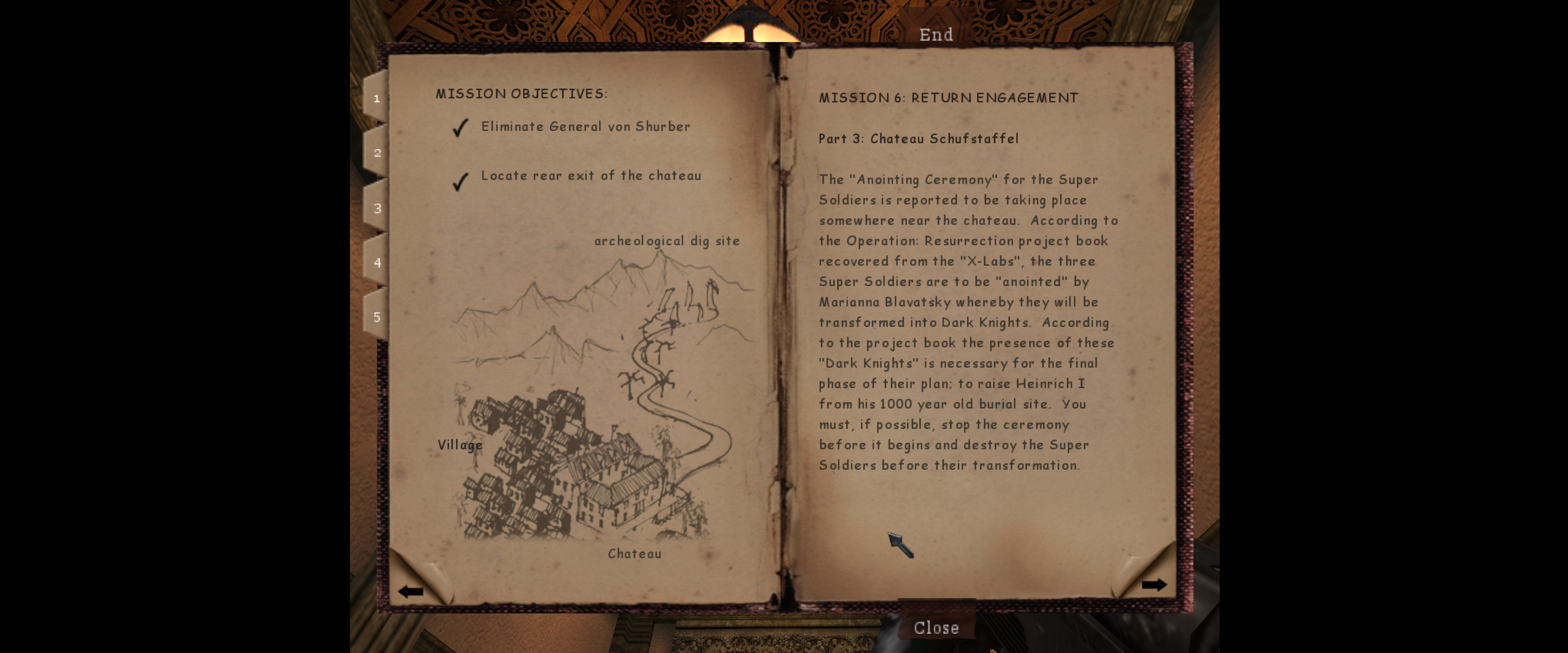Open notebook tab 2
1568x653 pixels.
(377, 153)
